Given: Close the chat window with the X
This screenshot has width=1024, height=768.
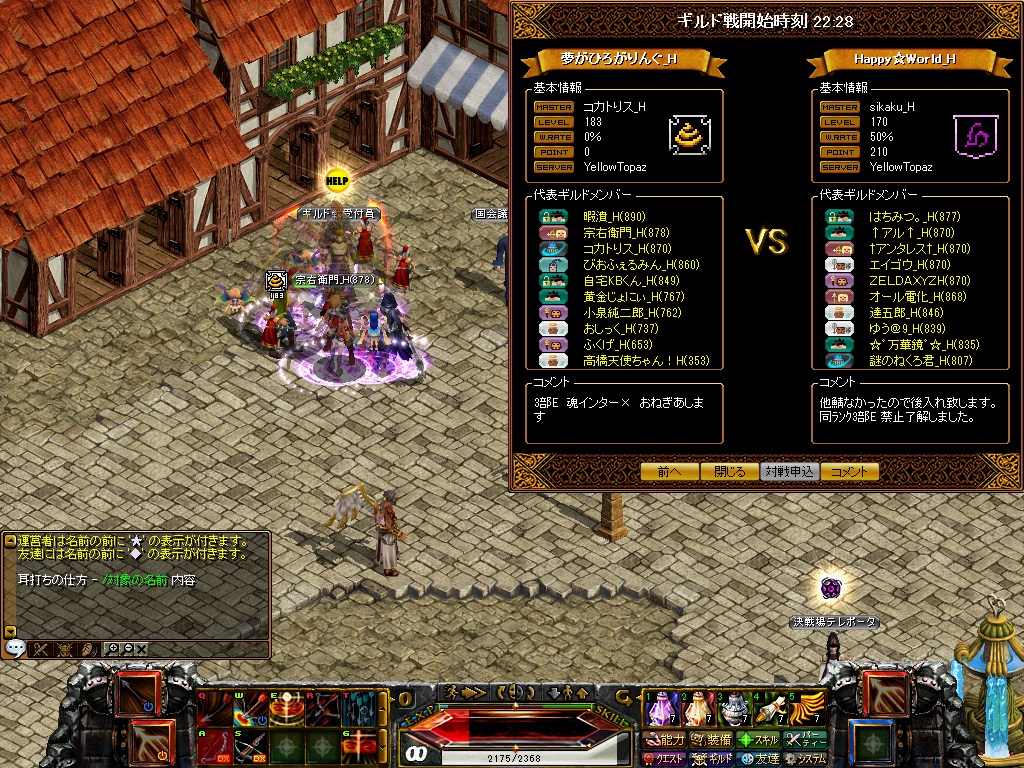Looking at the screenshot, I should [141, 648].
